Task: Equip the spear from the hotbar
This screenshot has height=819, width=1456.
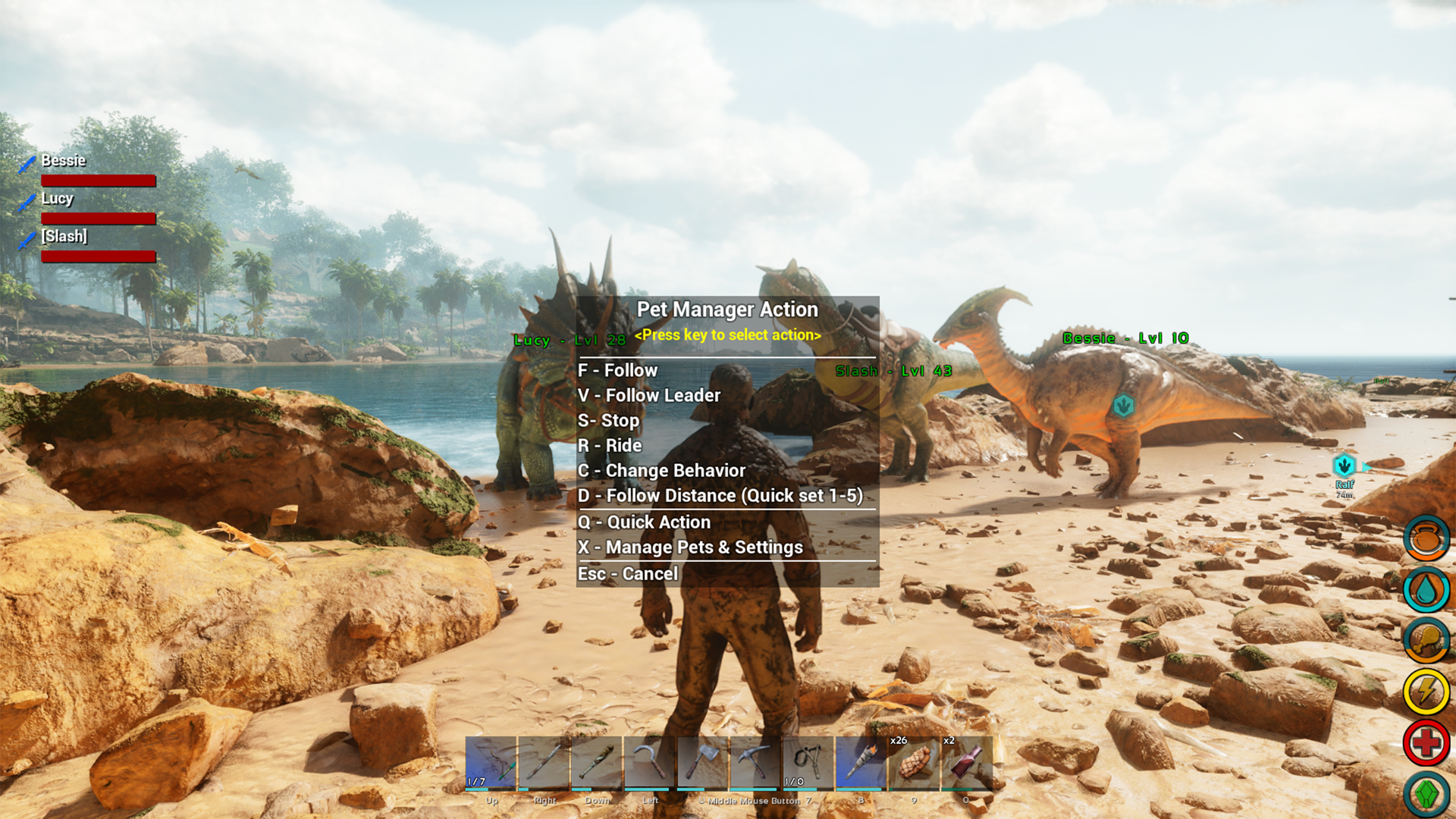Action: coord(544,762)
